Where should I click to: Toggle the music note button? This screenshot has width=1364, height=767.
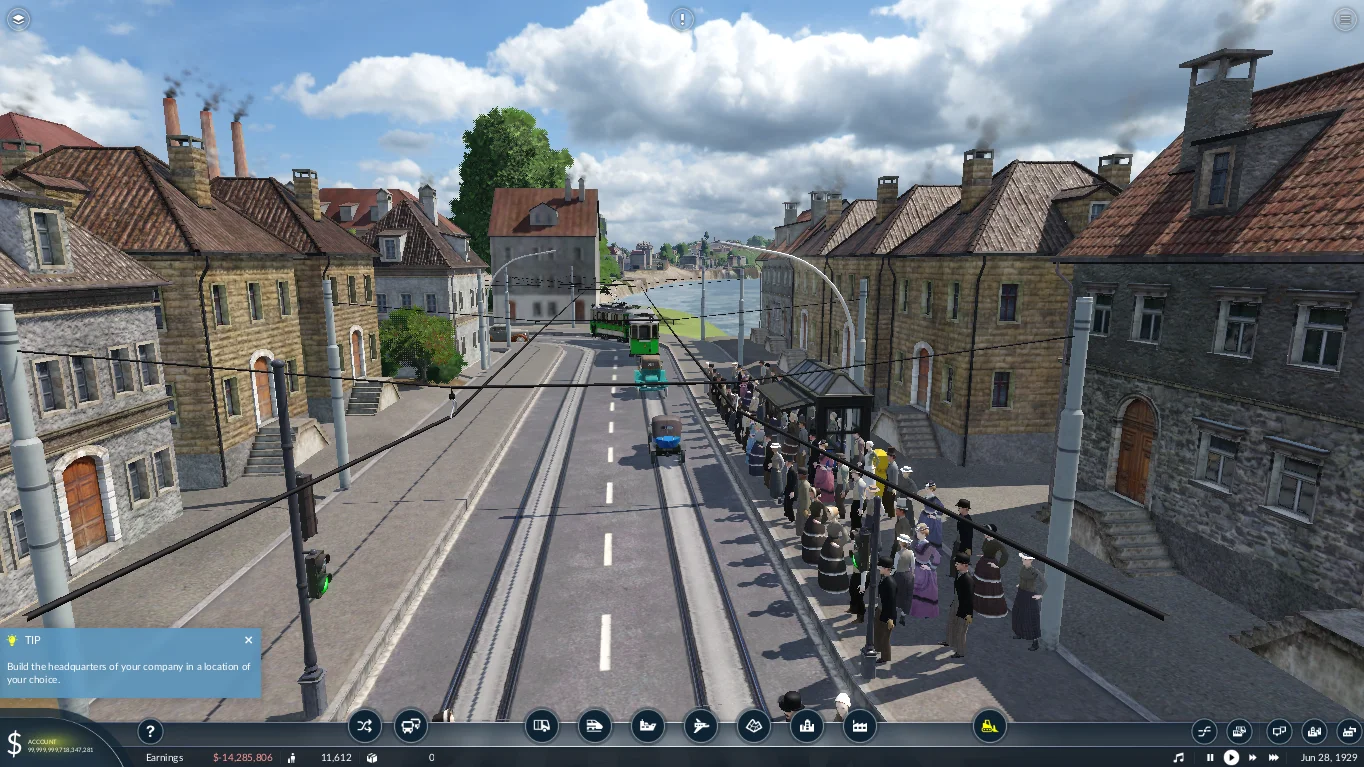pos(1179,758)
